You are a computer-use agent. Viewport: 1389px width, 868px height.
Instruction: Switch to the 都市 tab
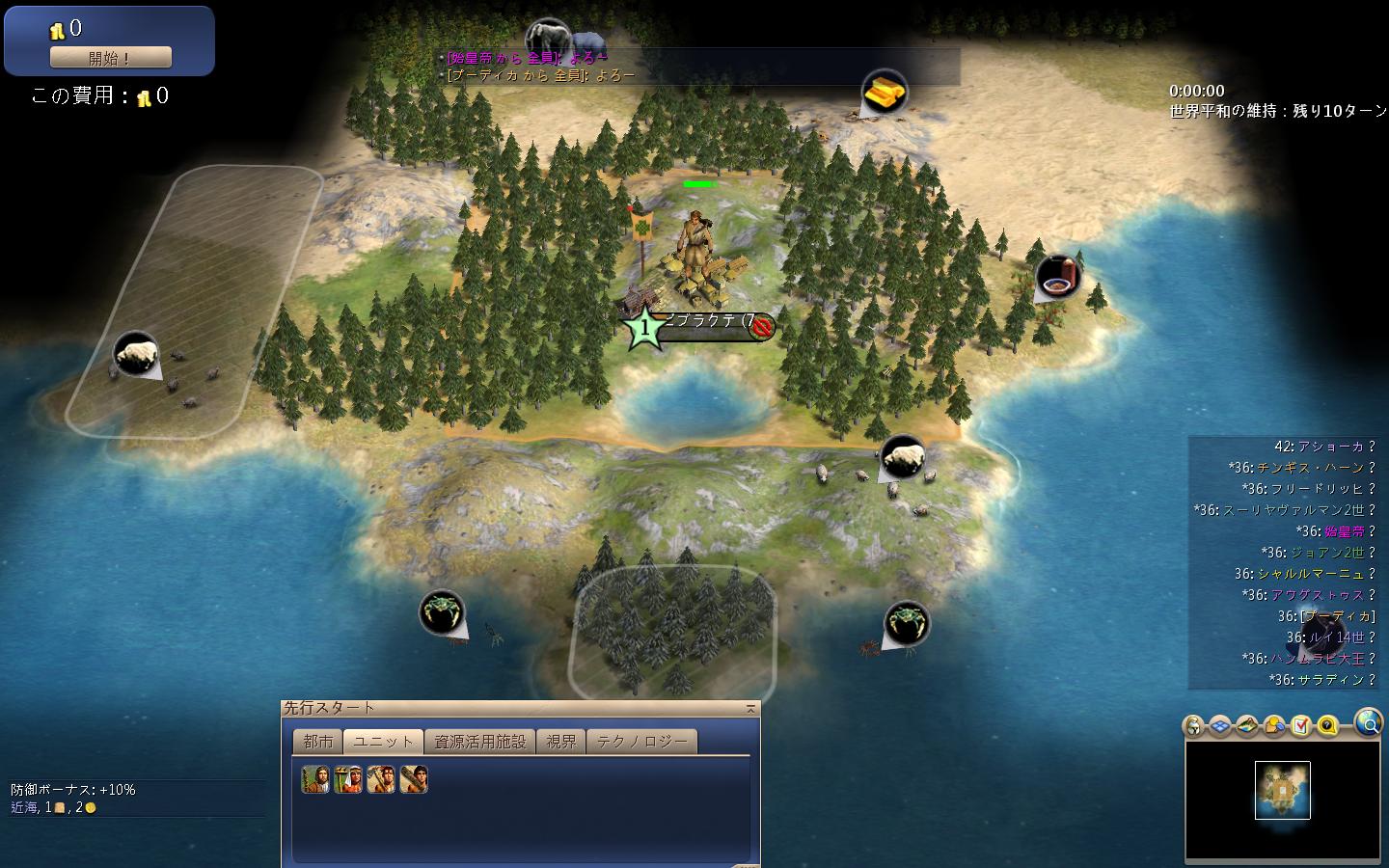point(317,741)
